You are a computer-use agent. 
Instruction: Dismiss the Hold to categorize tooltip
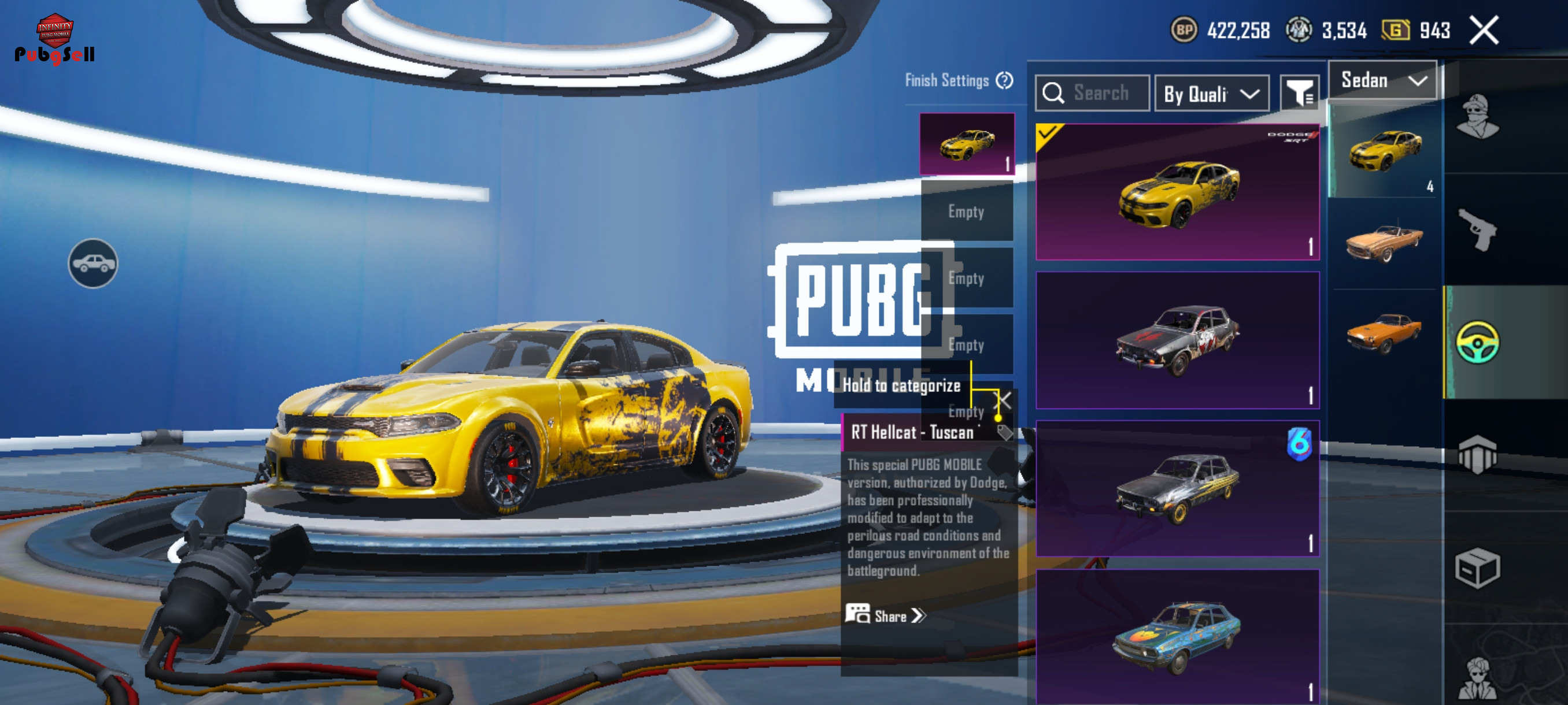1002,400
